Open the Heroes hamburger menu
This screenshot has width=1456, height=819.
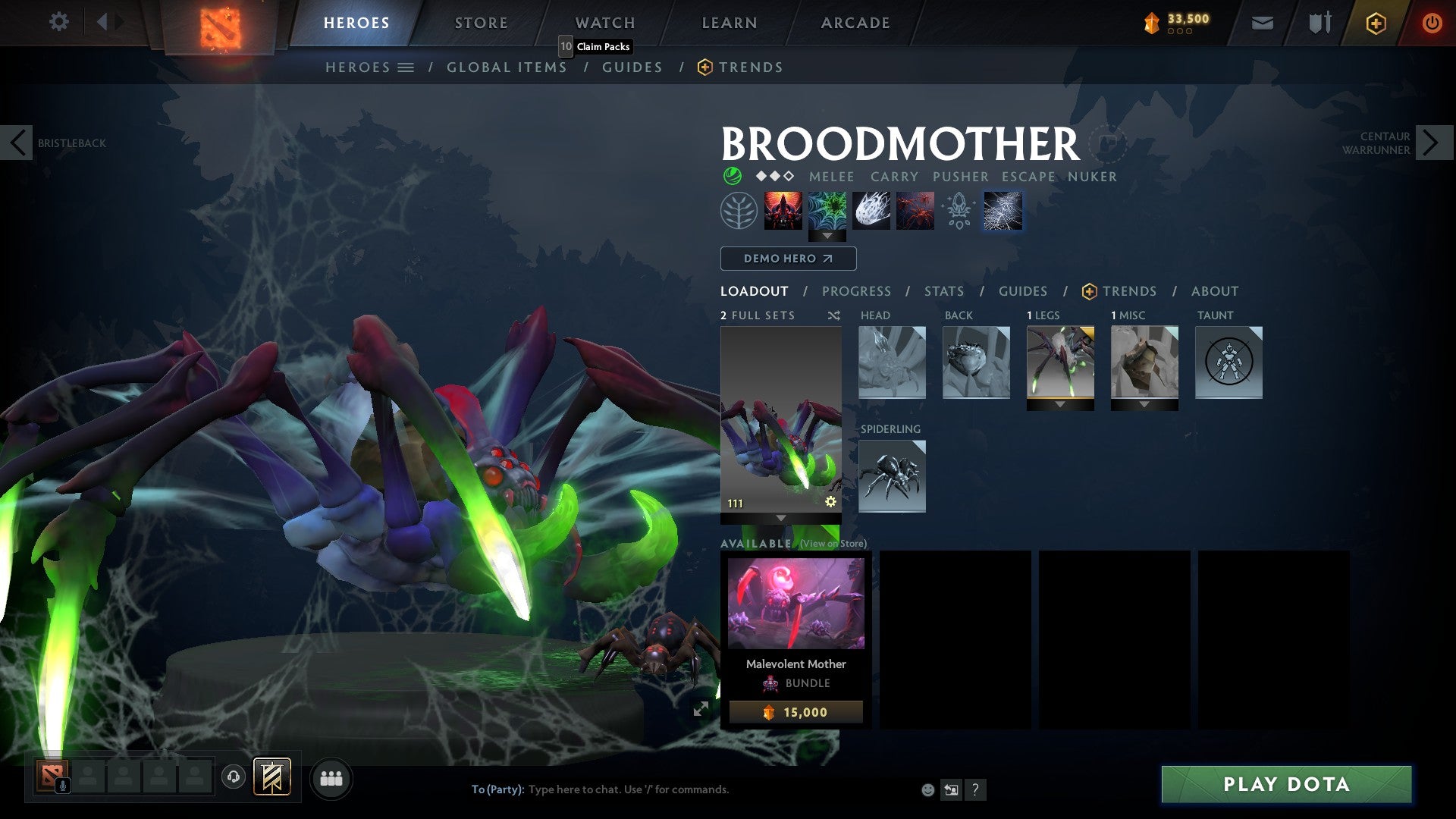[x=406, y=67]
